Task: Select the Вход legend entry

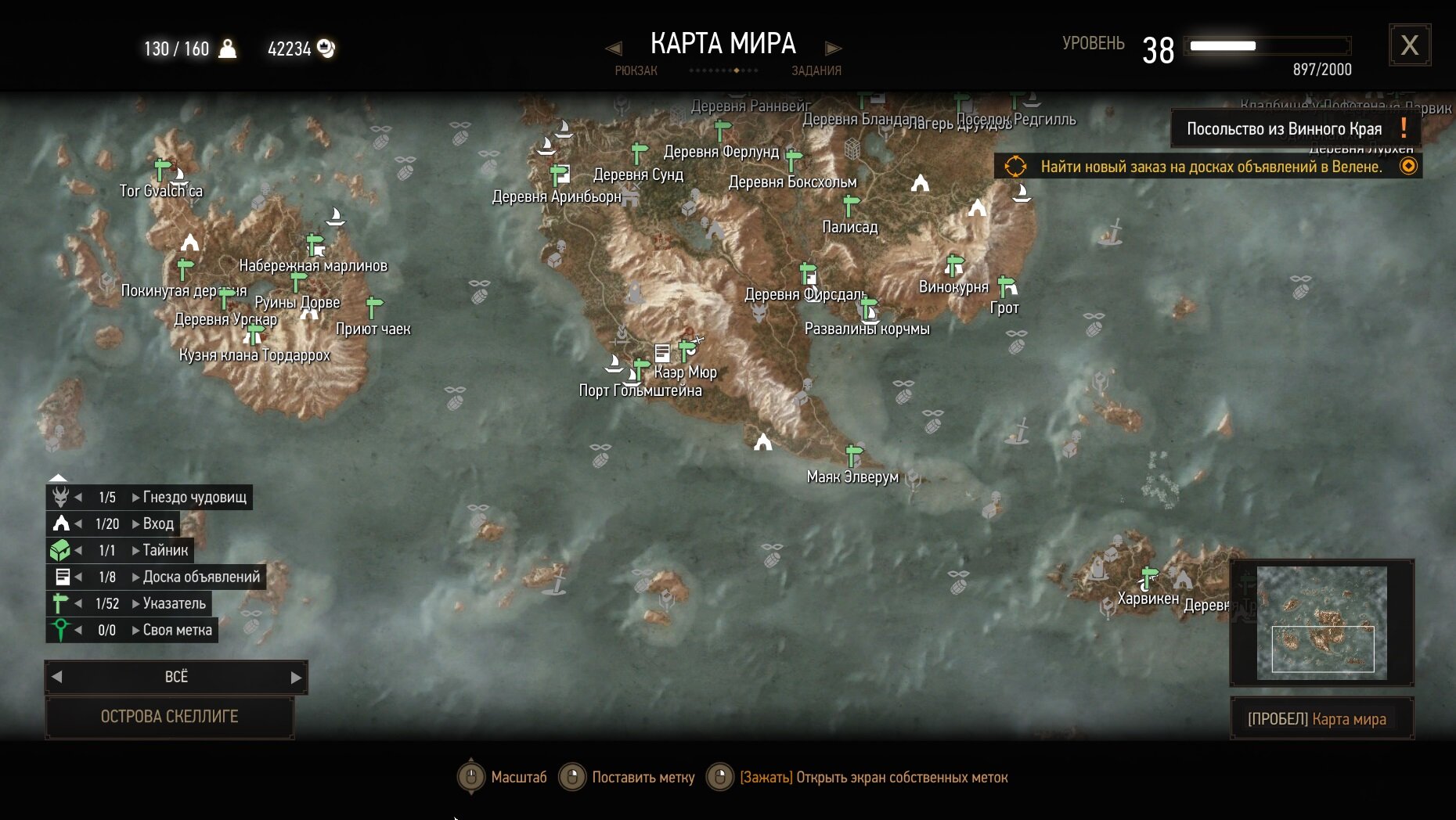Action: tap(157, 523)
